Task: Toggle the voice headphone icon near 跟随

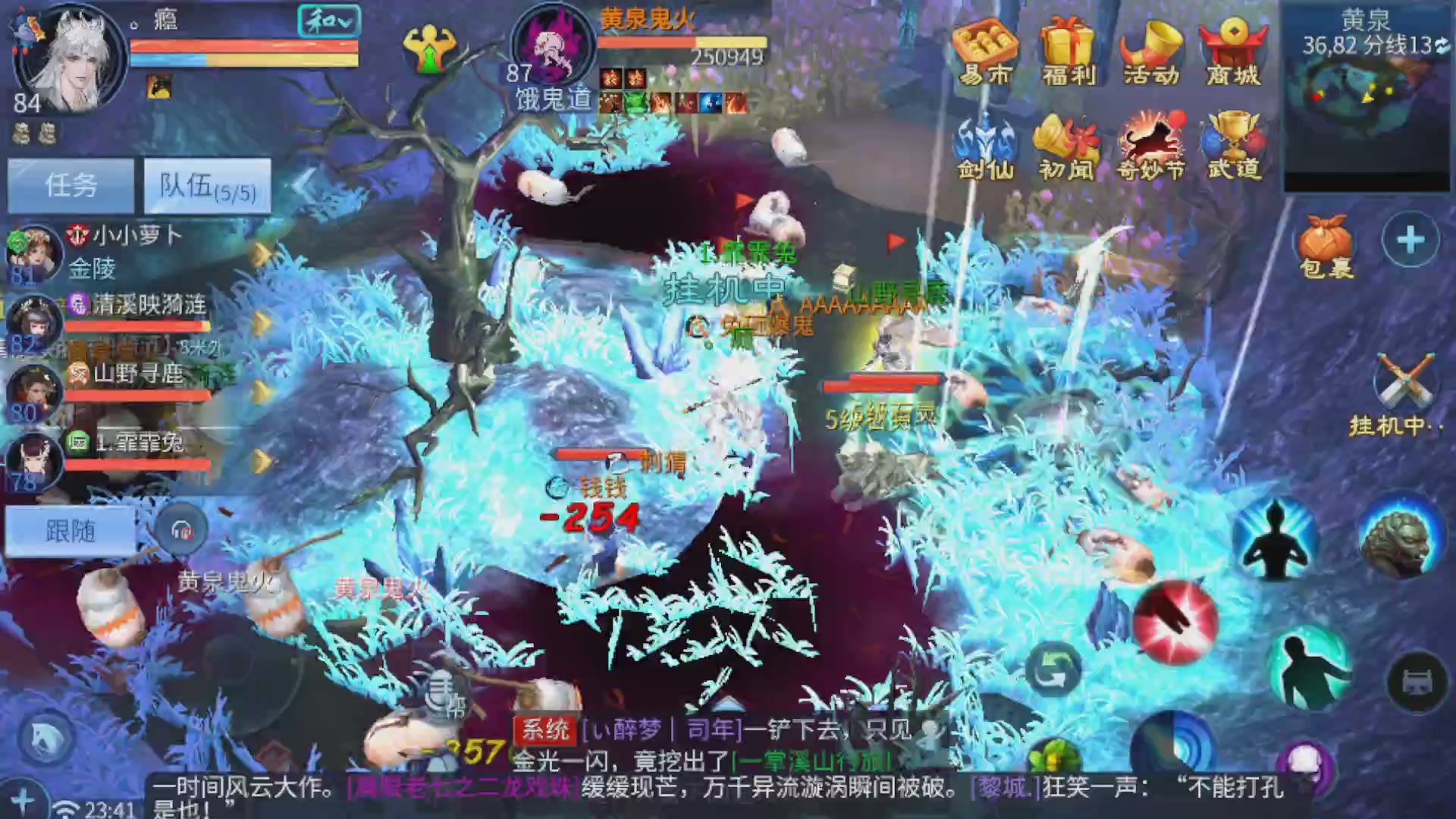Action: 182,531
